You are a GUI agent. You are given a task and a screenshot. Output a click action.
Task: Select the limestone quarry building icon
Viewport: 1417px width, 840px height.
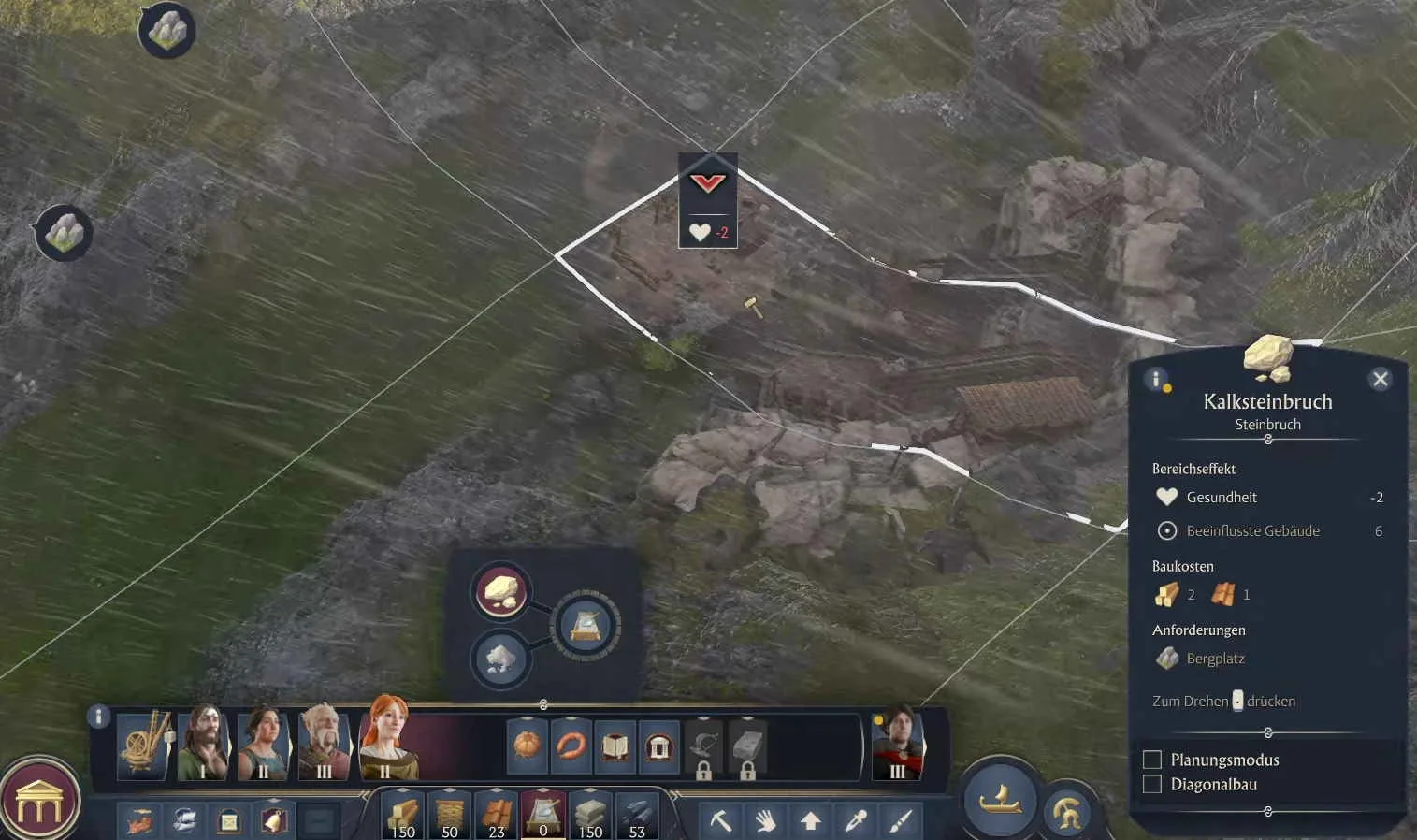502,591
